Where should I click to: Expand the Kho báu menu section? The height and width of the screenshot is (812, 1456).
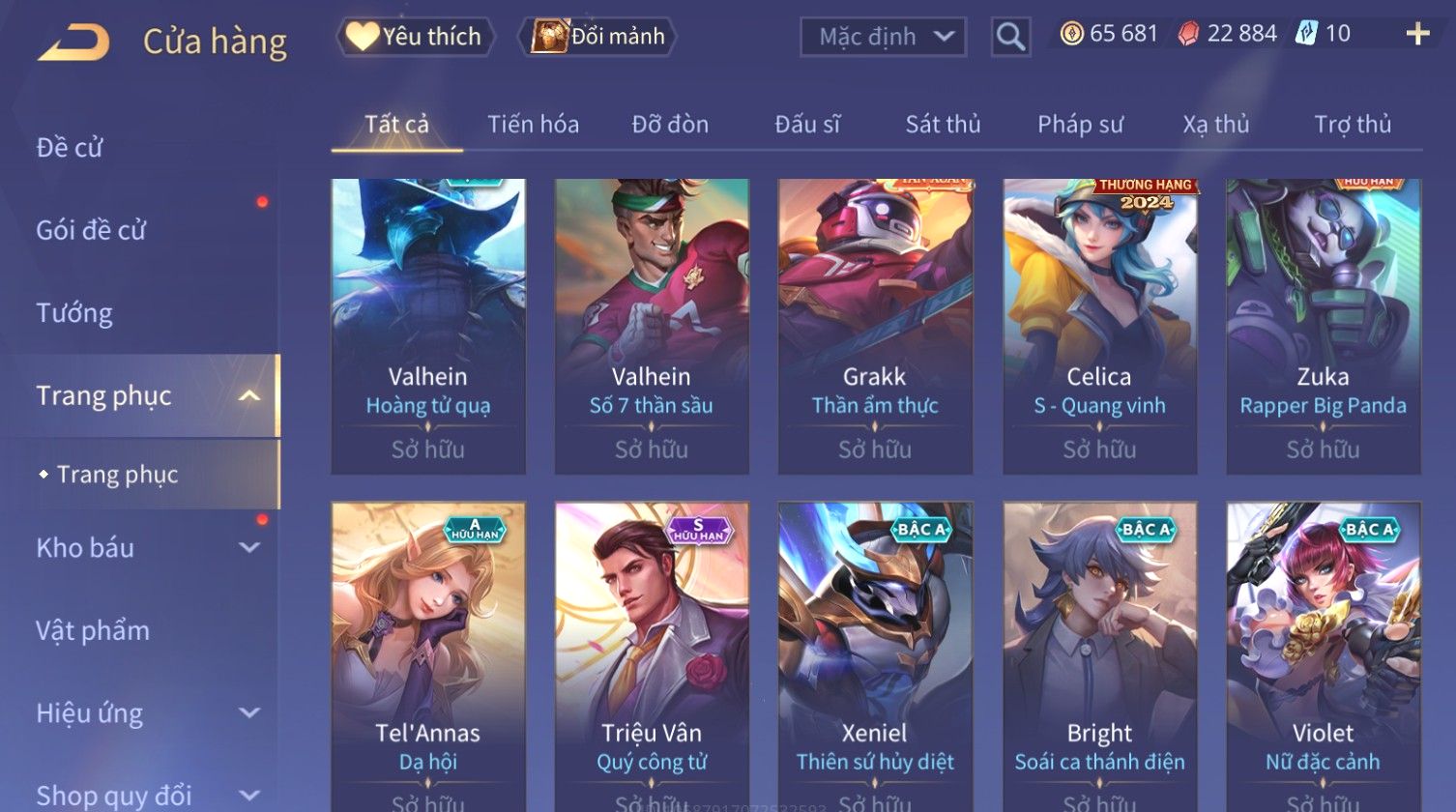[145, 547]
